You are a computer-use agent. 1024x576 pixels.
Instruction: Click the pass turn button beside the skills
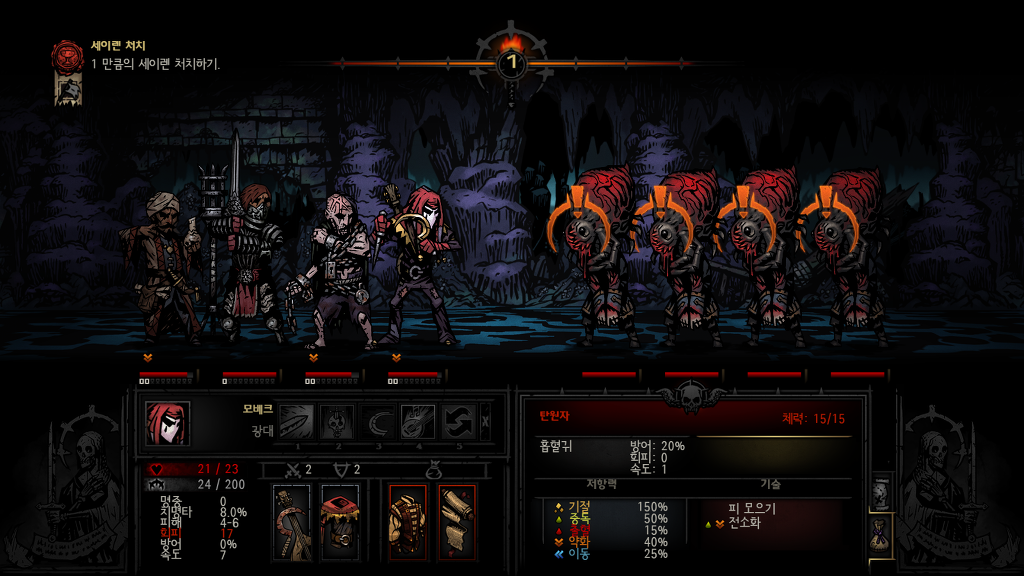486,421
